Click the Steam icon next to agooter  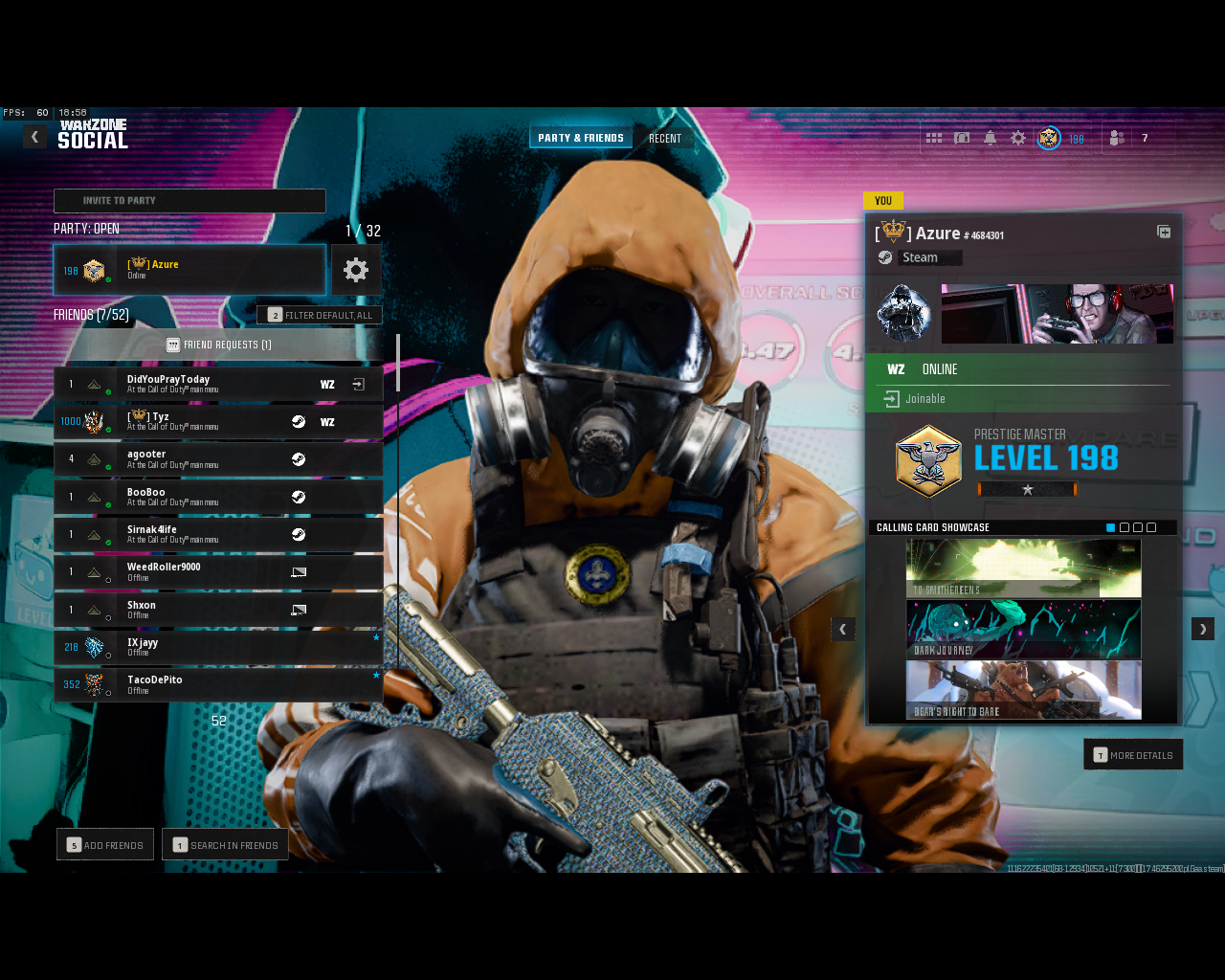[299, 458]
